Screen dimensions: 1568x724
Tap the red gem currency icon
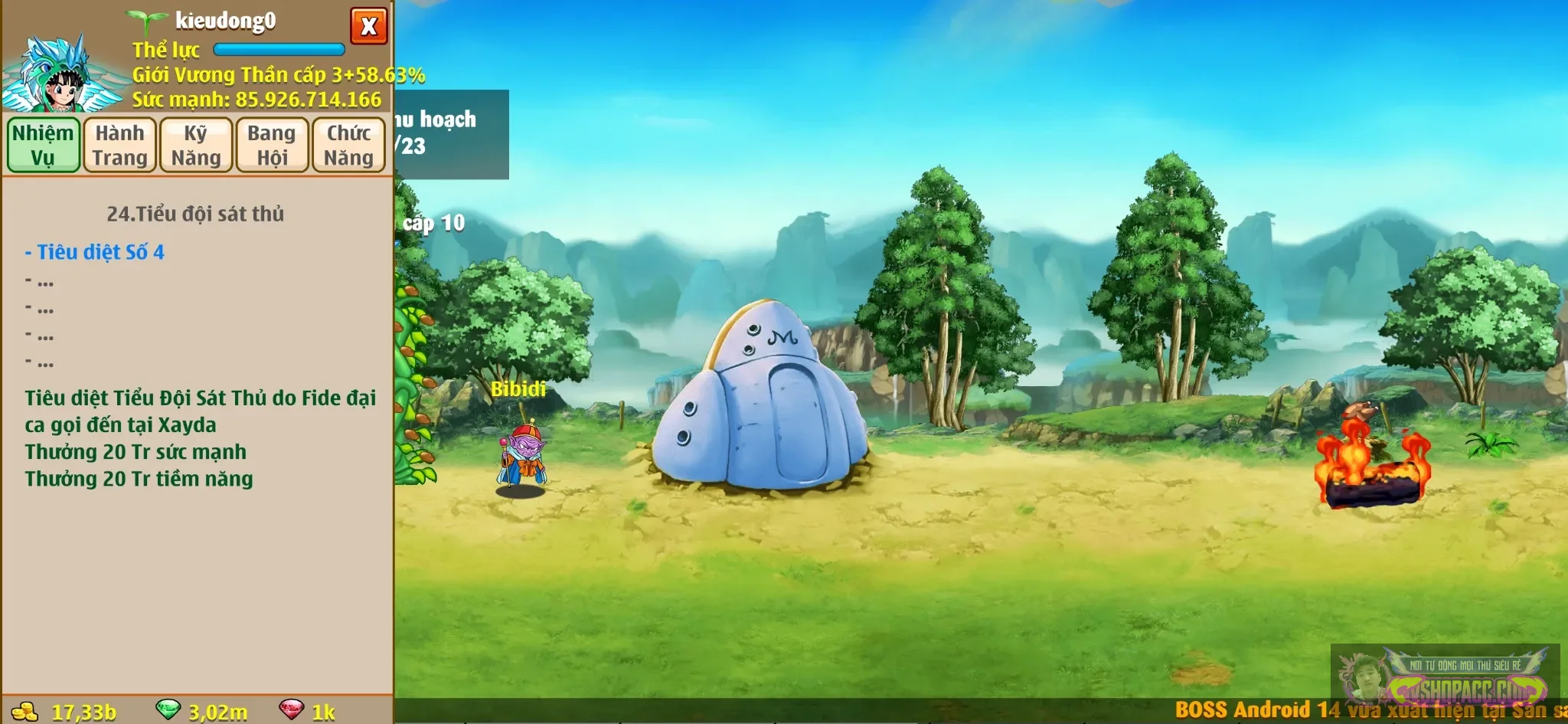[x=291, y=709]
